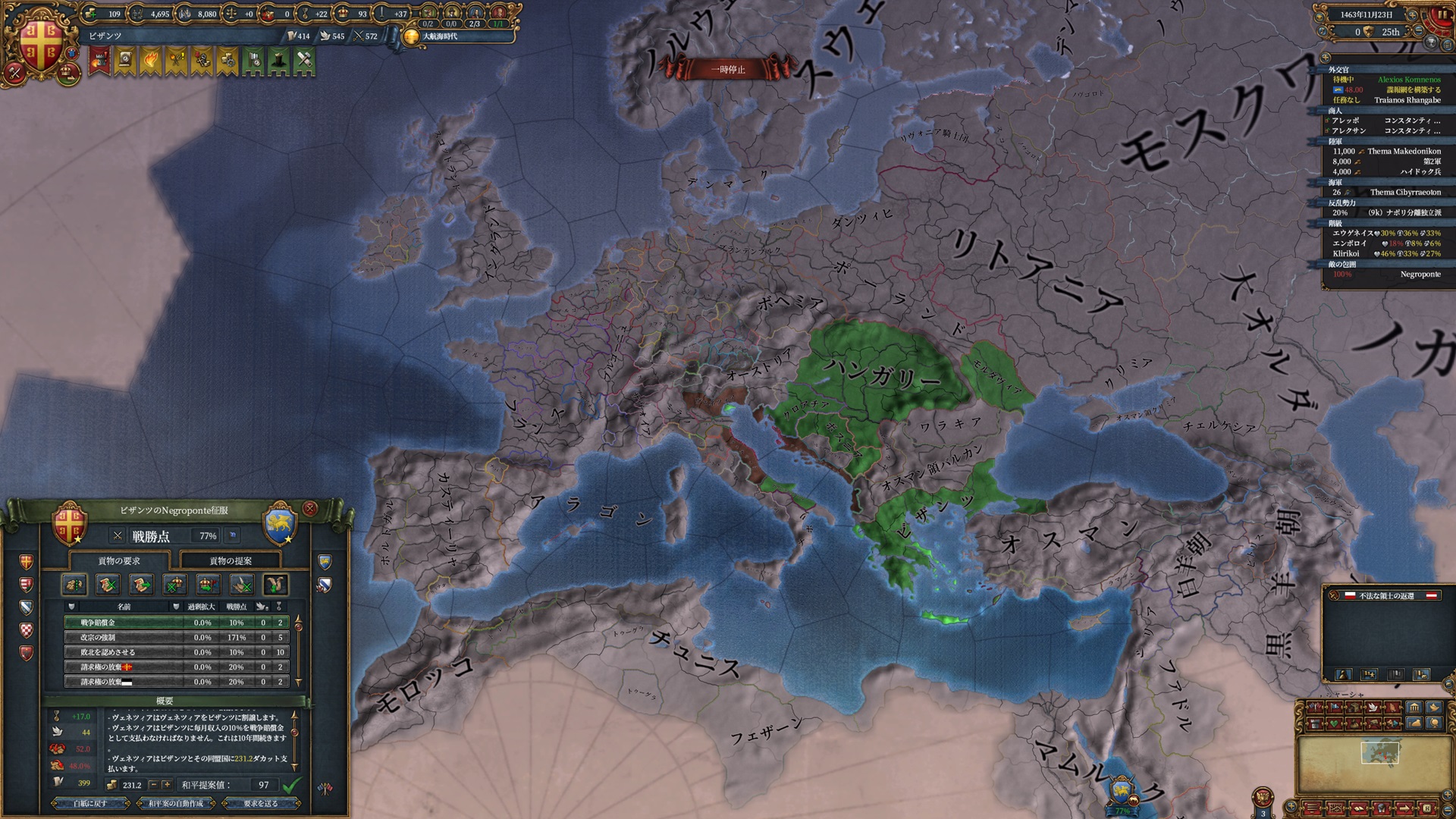Select the war reparations money bag demand category icon

tap(74, 585)
